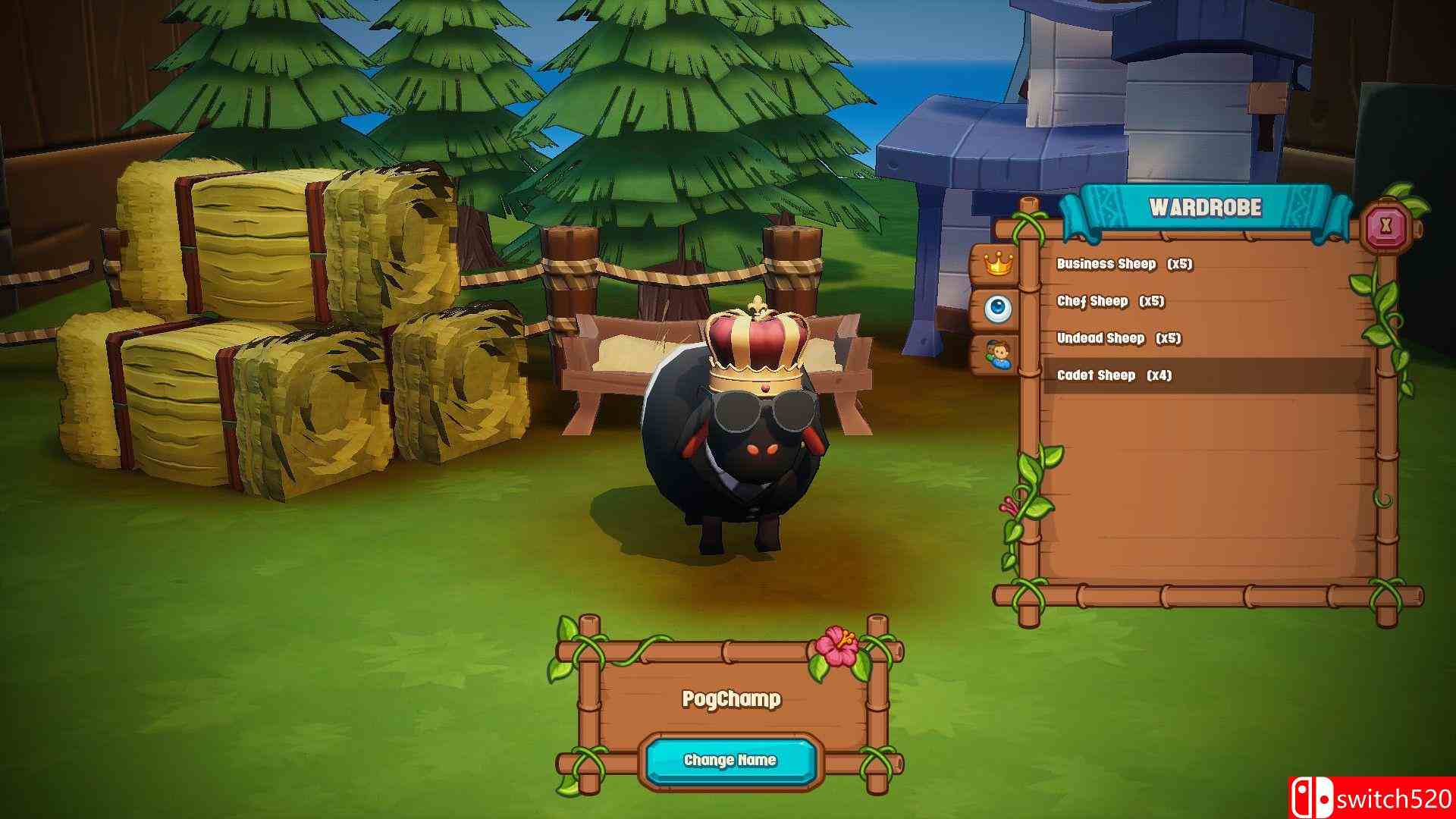Viewport: 1456px width, 819px height.
Task: Click the Wardrobe title banner
Action: pos(1207,206)
